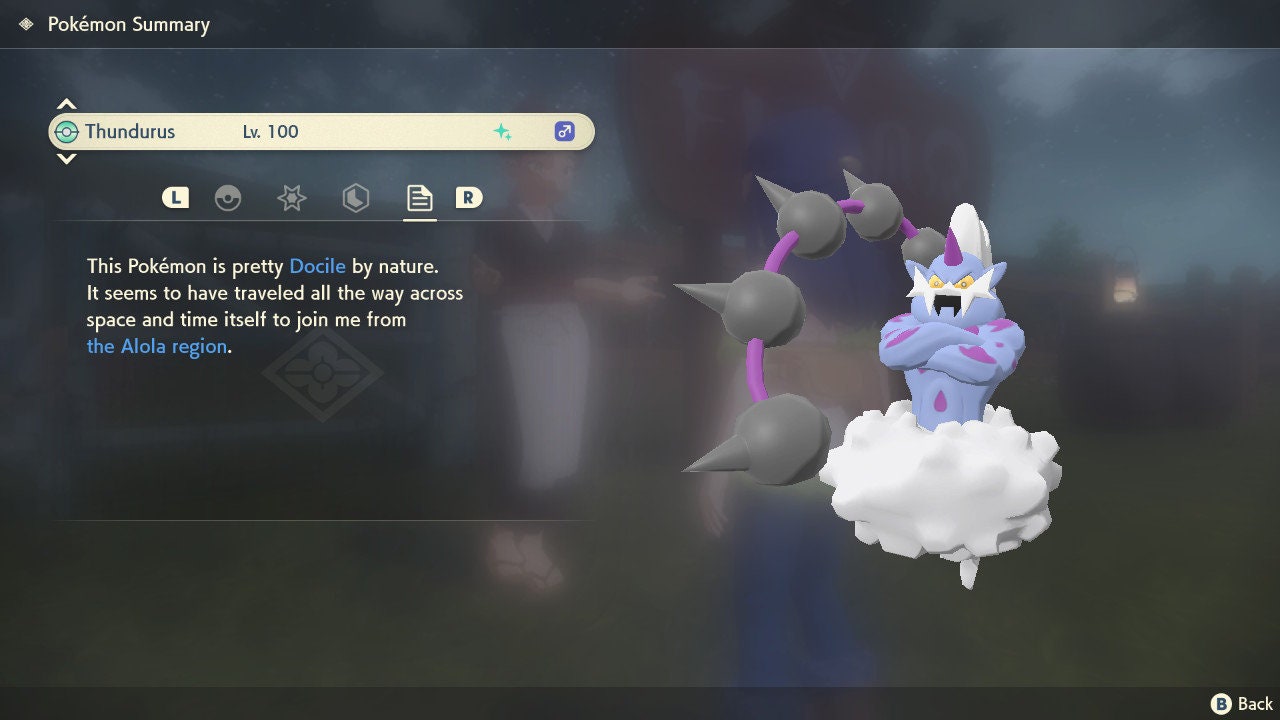Screen dimensions: 1280x720
Task: Go back from the Pokémon Summary
Action: point(1242,704)
